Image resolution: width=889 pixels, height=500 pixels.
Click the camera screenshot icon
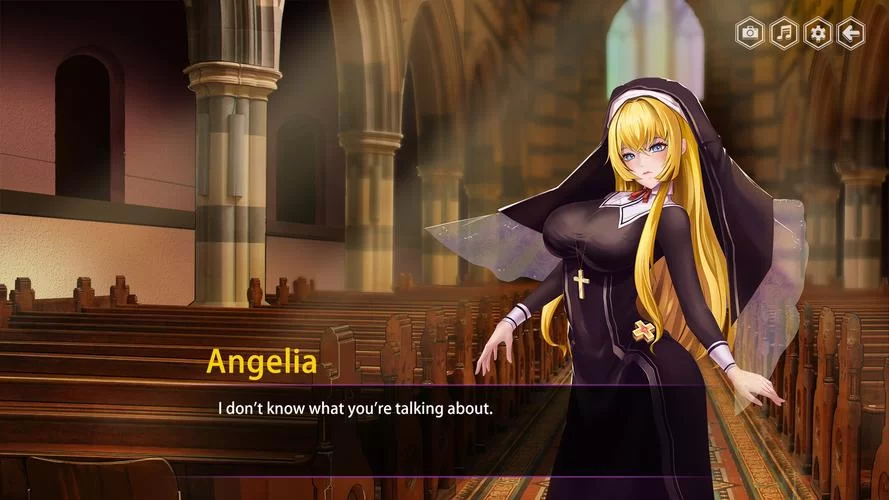[750, 34]
